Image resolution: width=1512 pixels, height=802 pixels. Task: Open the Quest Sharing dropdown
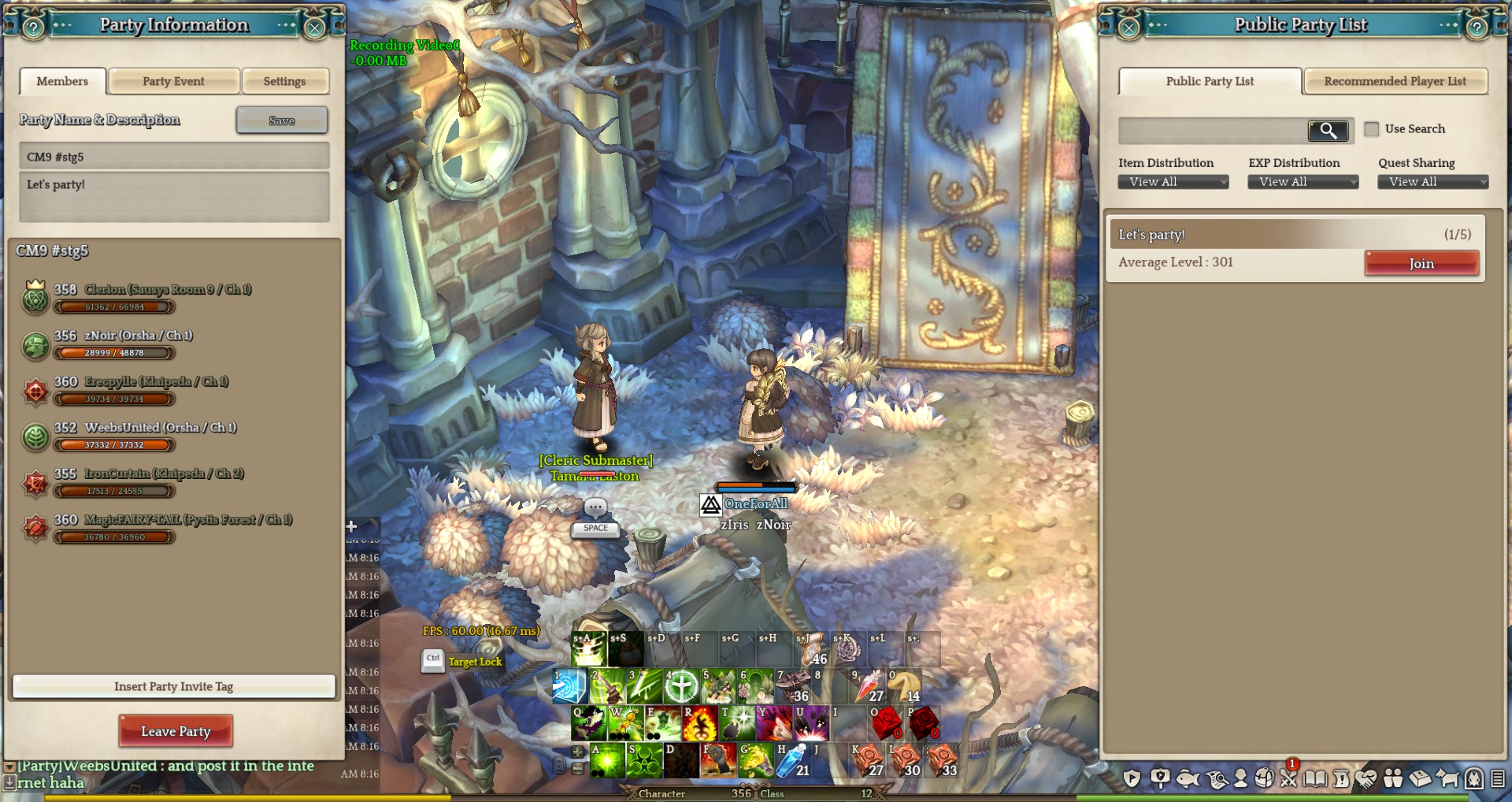1432,182
